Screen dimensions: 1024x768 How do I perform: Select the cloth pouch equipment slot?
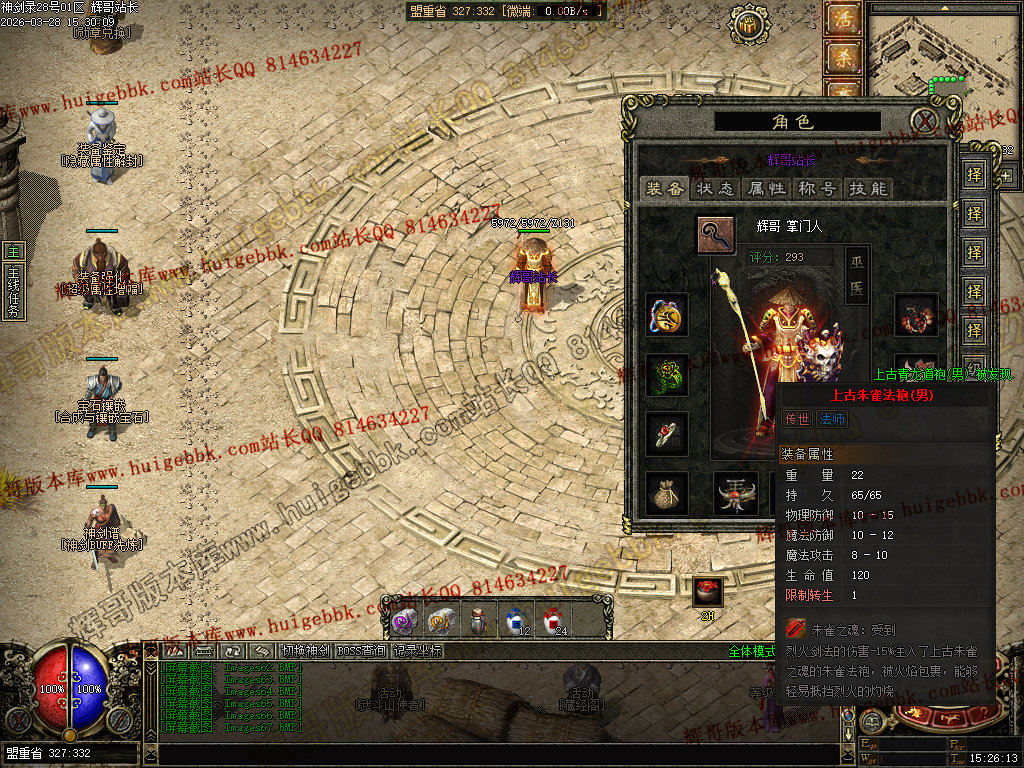coord(667,493)
